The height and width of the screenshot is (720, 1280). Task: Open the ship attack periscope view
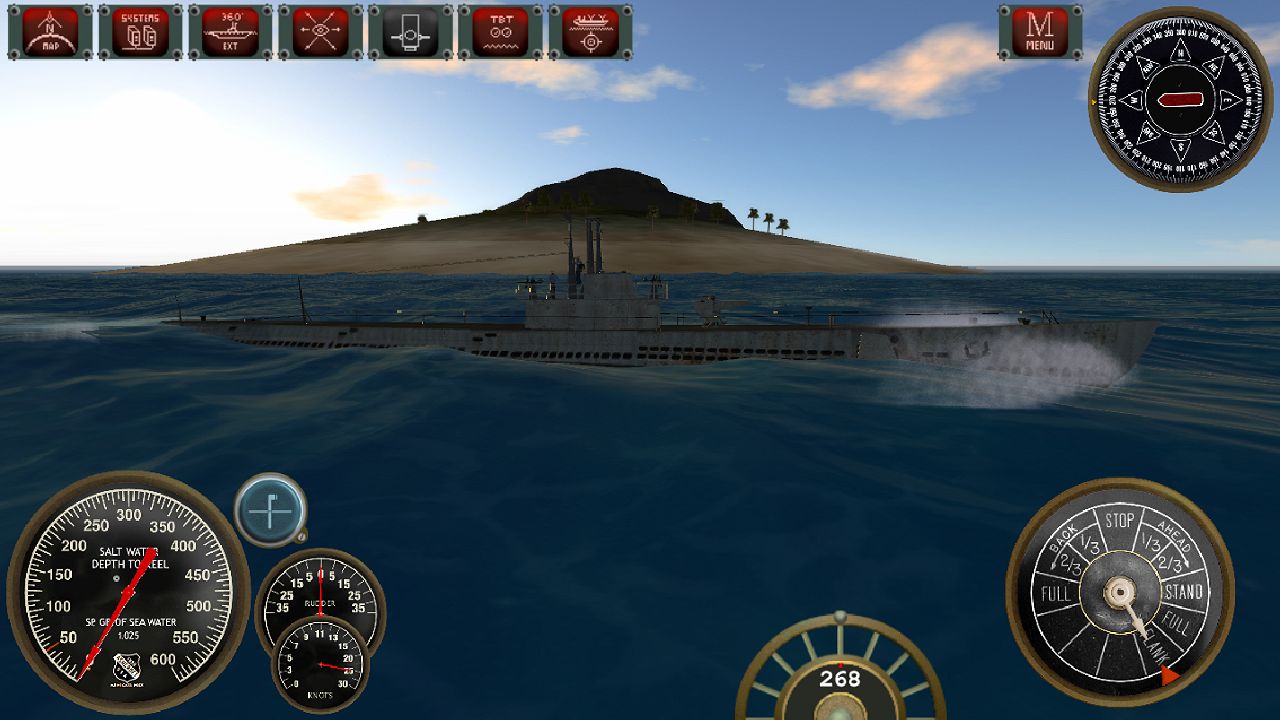click(587, 32)
